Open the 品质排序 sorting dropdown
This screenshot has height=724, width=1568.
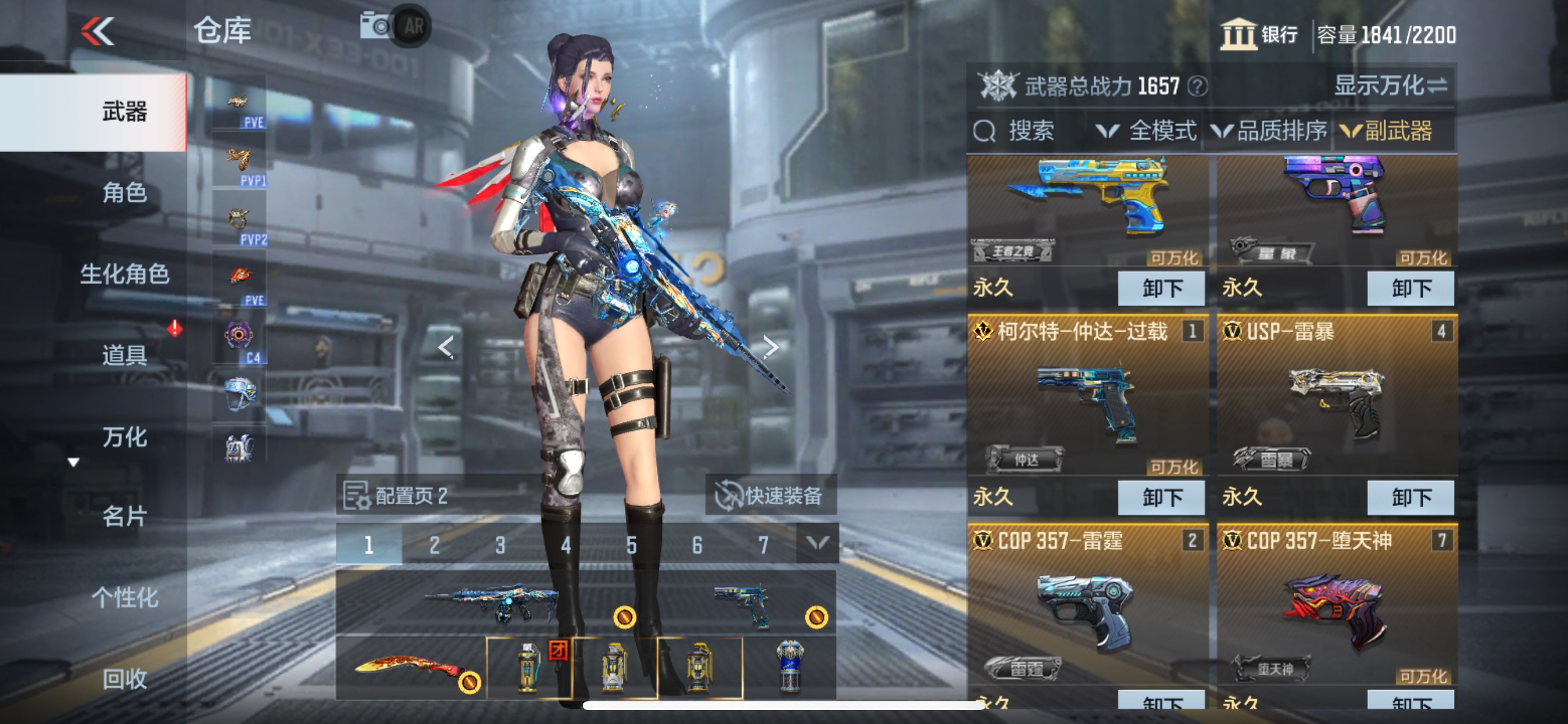click(1270, 131)
